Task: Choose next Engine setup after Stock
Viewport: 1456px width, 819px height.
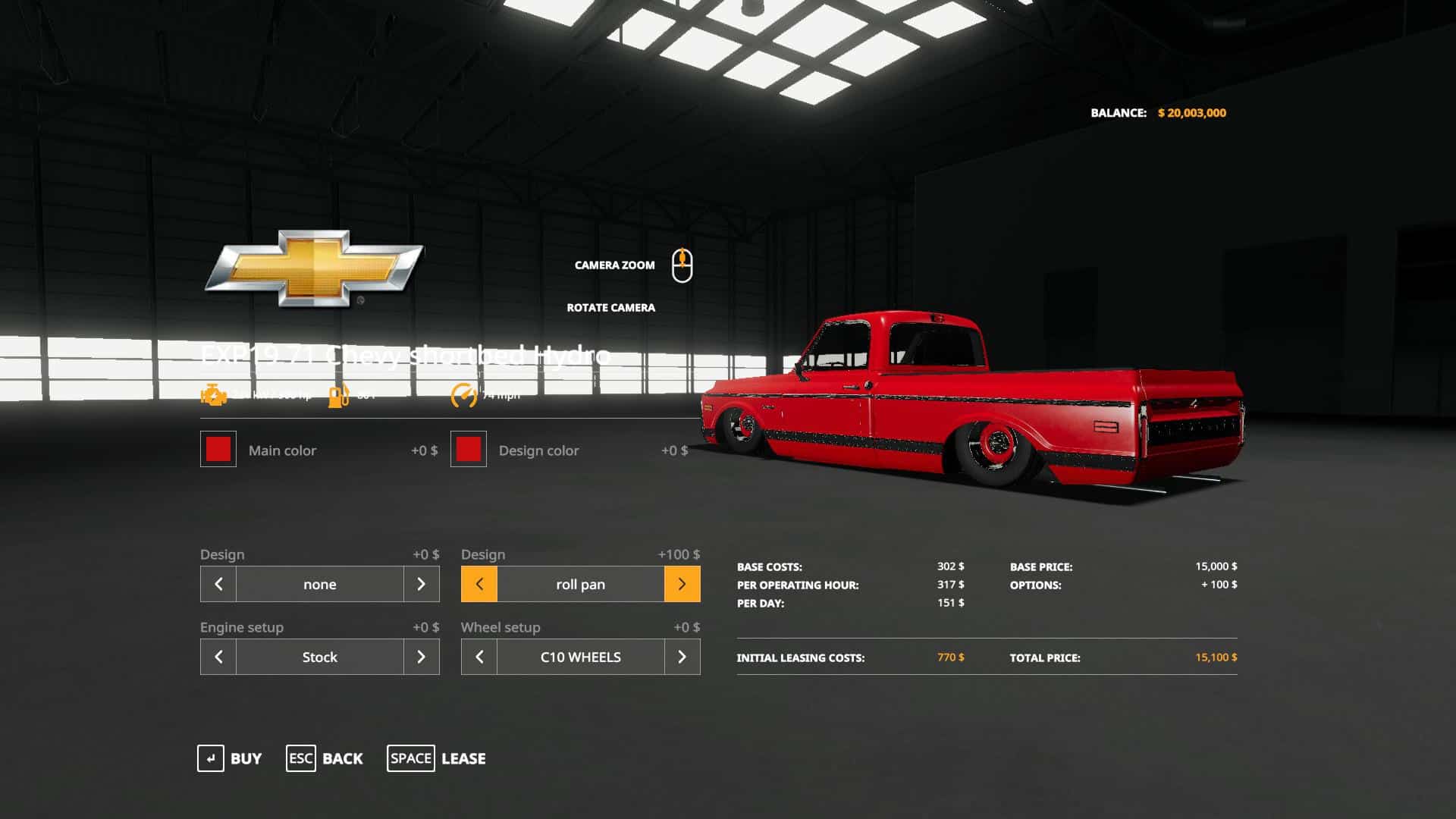Action: [422, 657]
